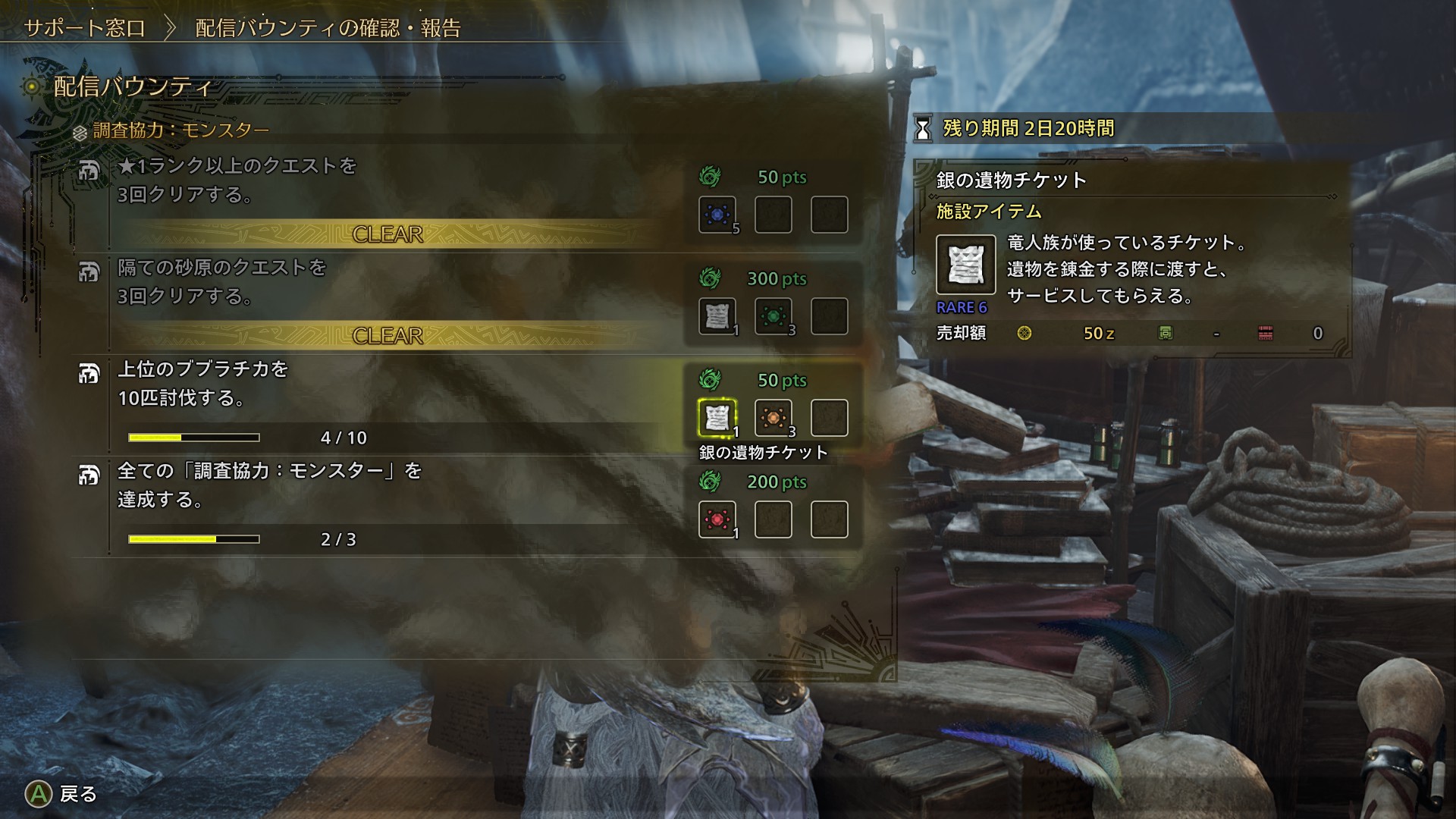Select the red orb reward slot
The width and height of the screenshot is (1456, 819).
tap(717, 519)
